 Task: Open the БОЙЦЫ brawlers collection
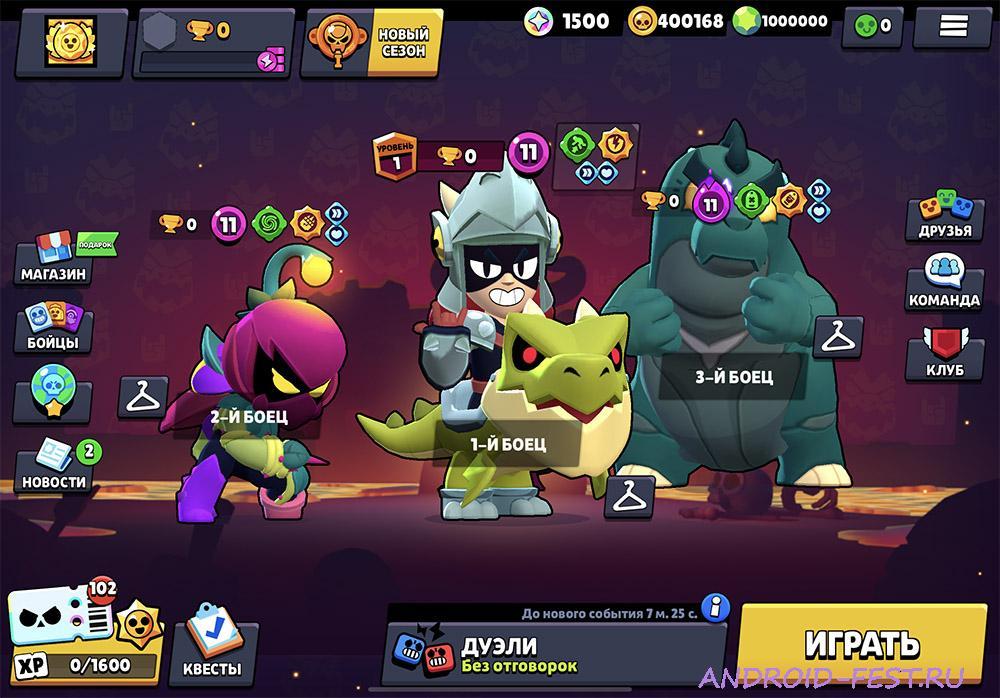tap(55, 328)
